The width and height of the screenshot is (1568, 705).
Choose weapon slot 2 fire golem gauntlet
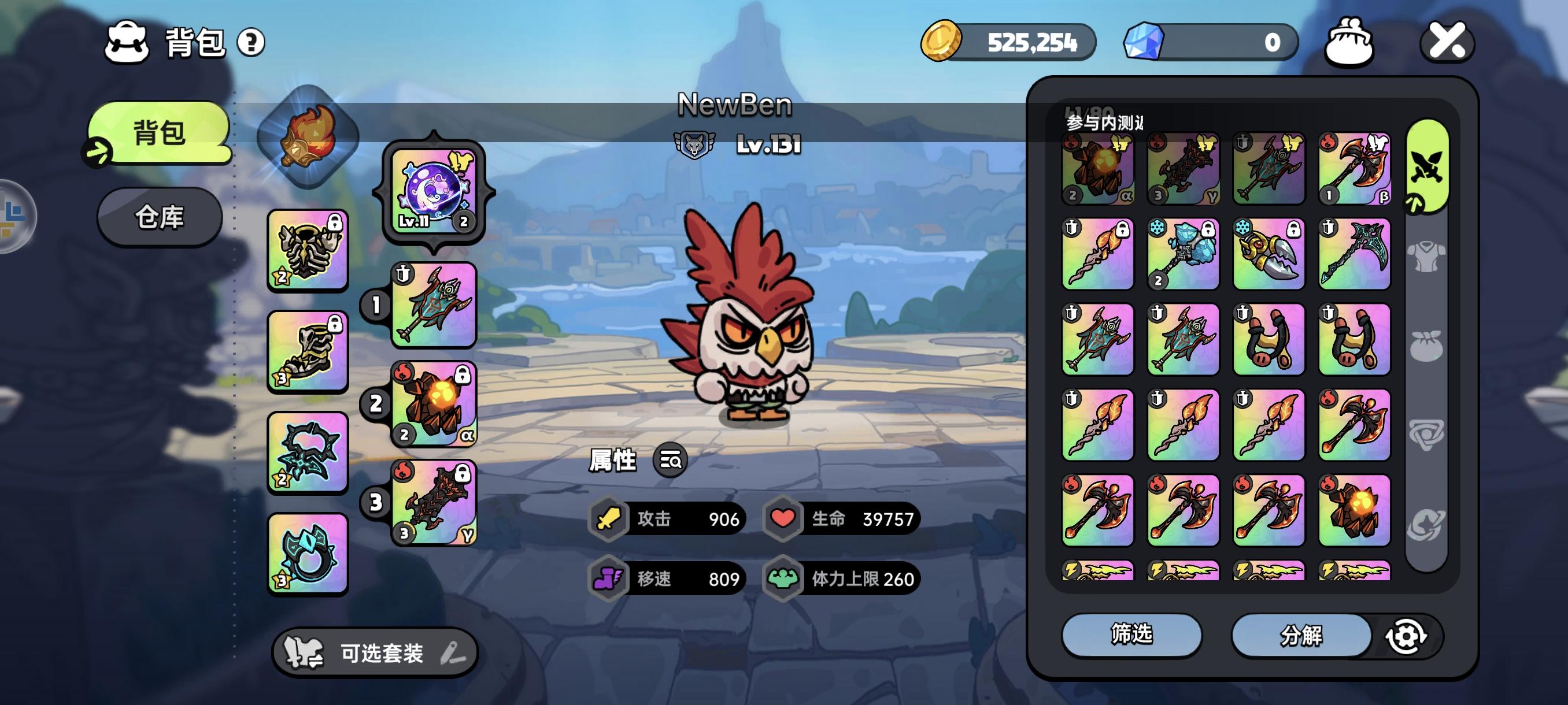434,404
